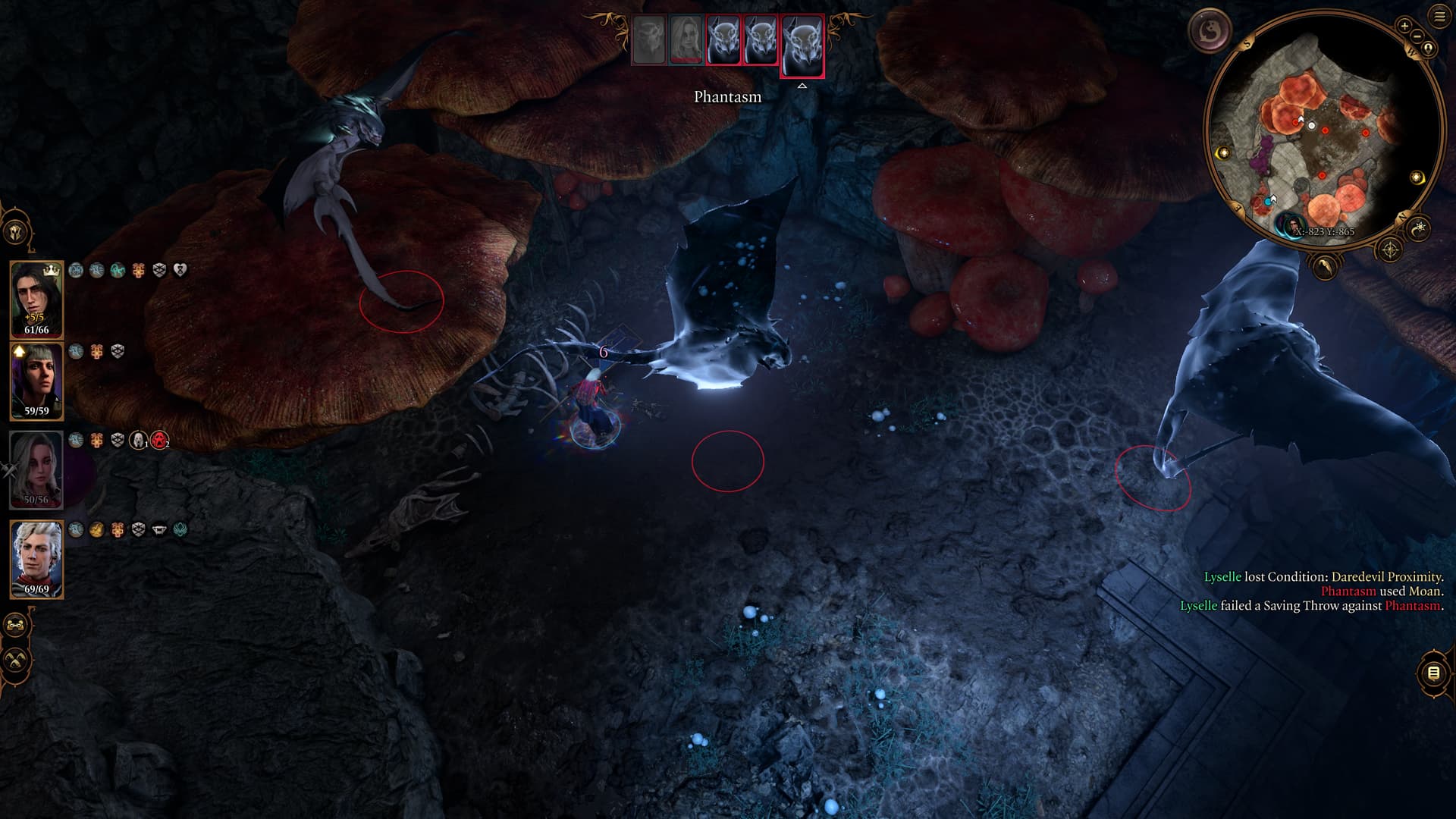Image resolution: width=1456 pixels, height=819 pixels.
Task: Open the combat log scroll button
Action: 1433,673
